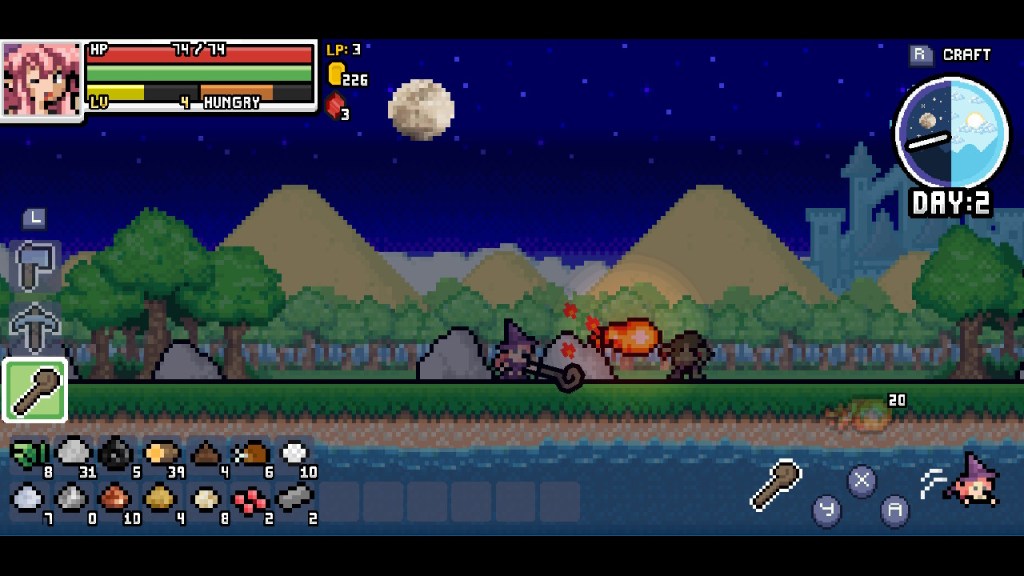Image resolution: width=1024 pixels, height=576 pixels.
Task: Pick the red raw meat slot
Action: coord(249,497)
